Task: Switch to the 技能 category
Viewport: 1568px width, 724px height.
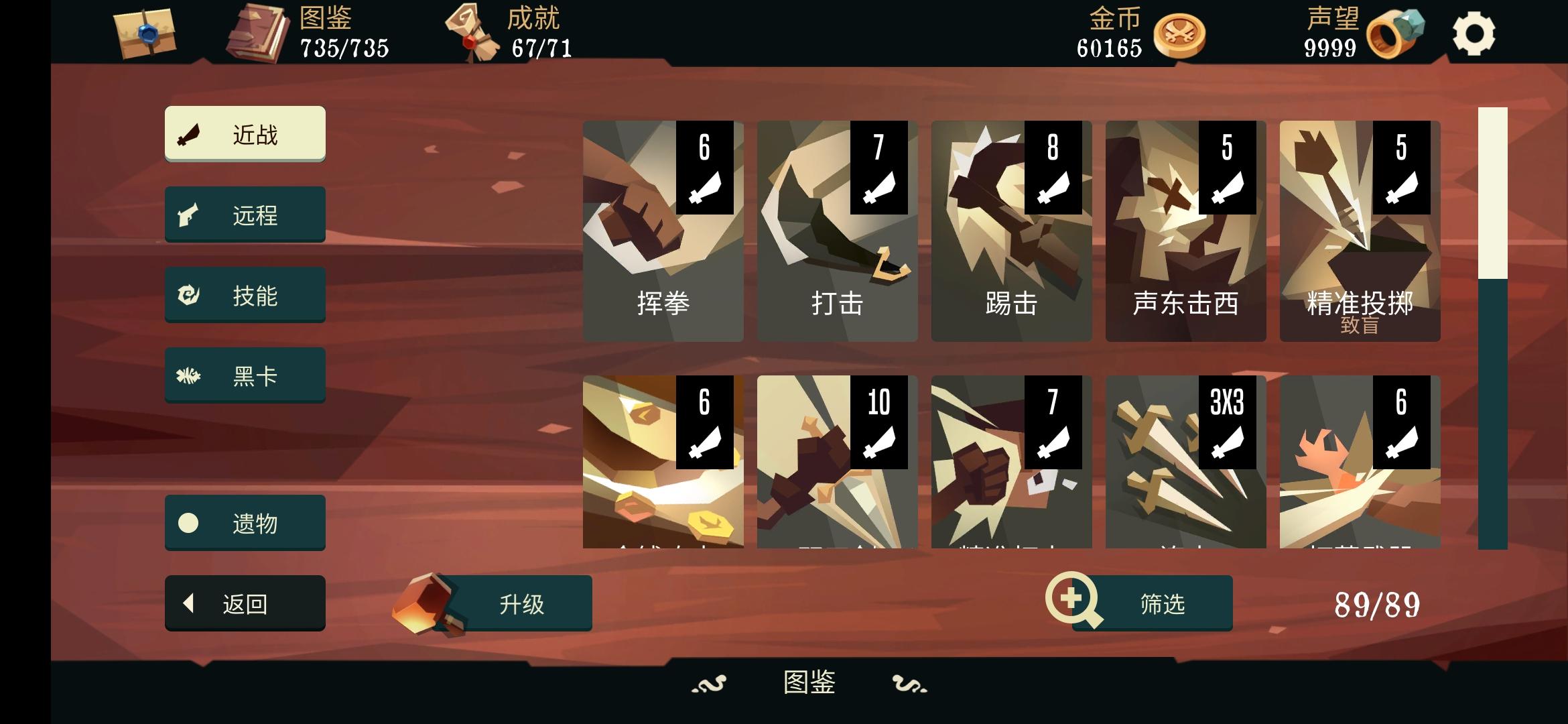Action: 245,294
